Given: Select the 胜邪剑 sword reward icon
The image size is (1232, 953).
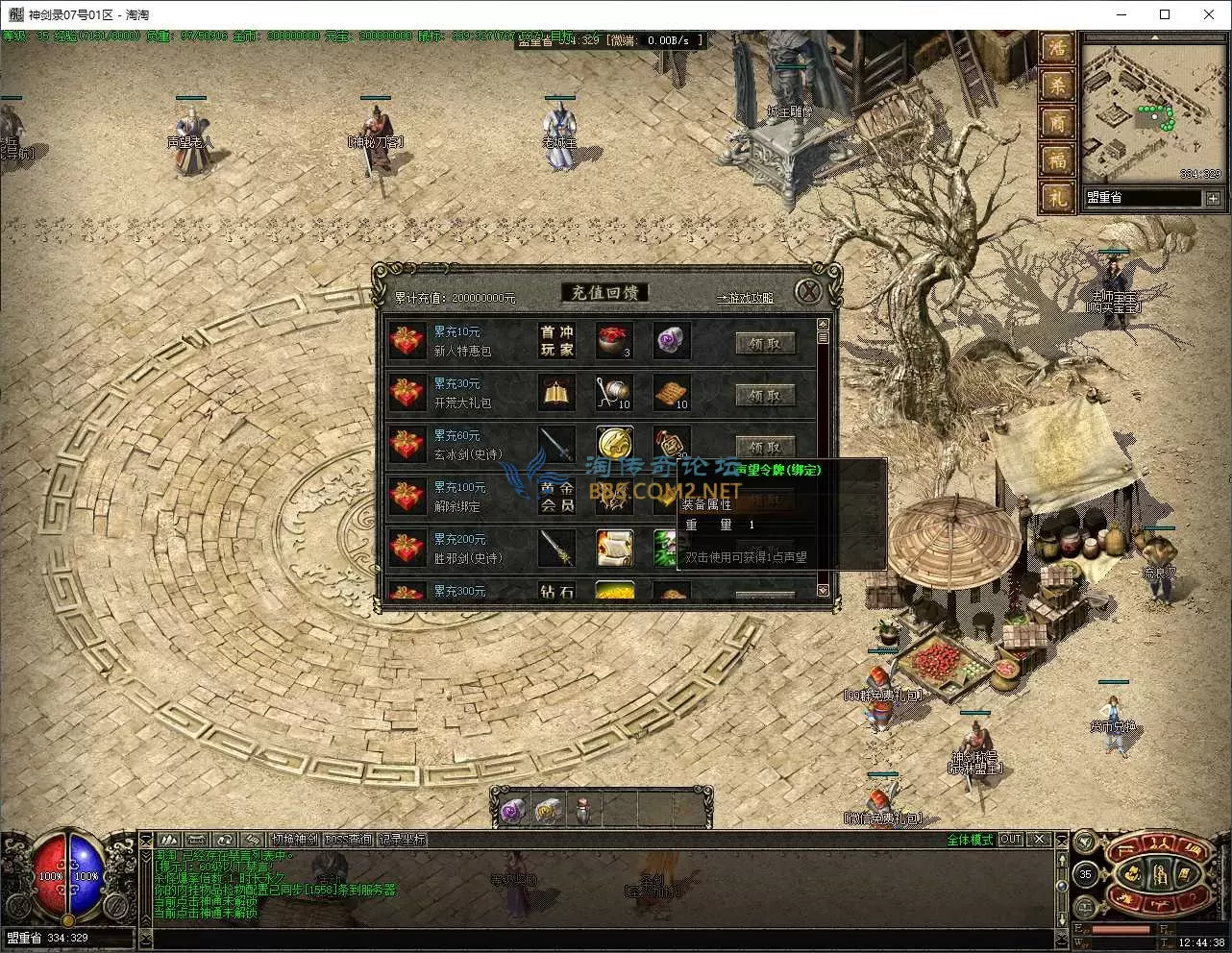Looking at the screenshot, I should pos(556,549).
